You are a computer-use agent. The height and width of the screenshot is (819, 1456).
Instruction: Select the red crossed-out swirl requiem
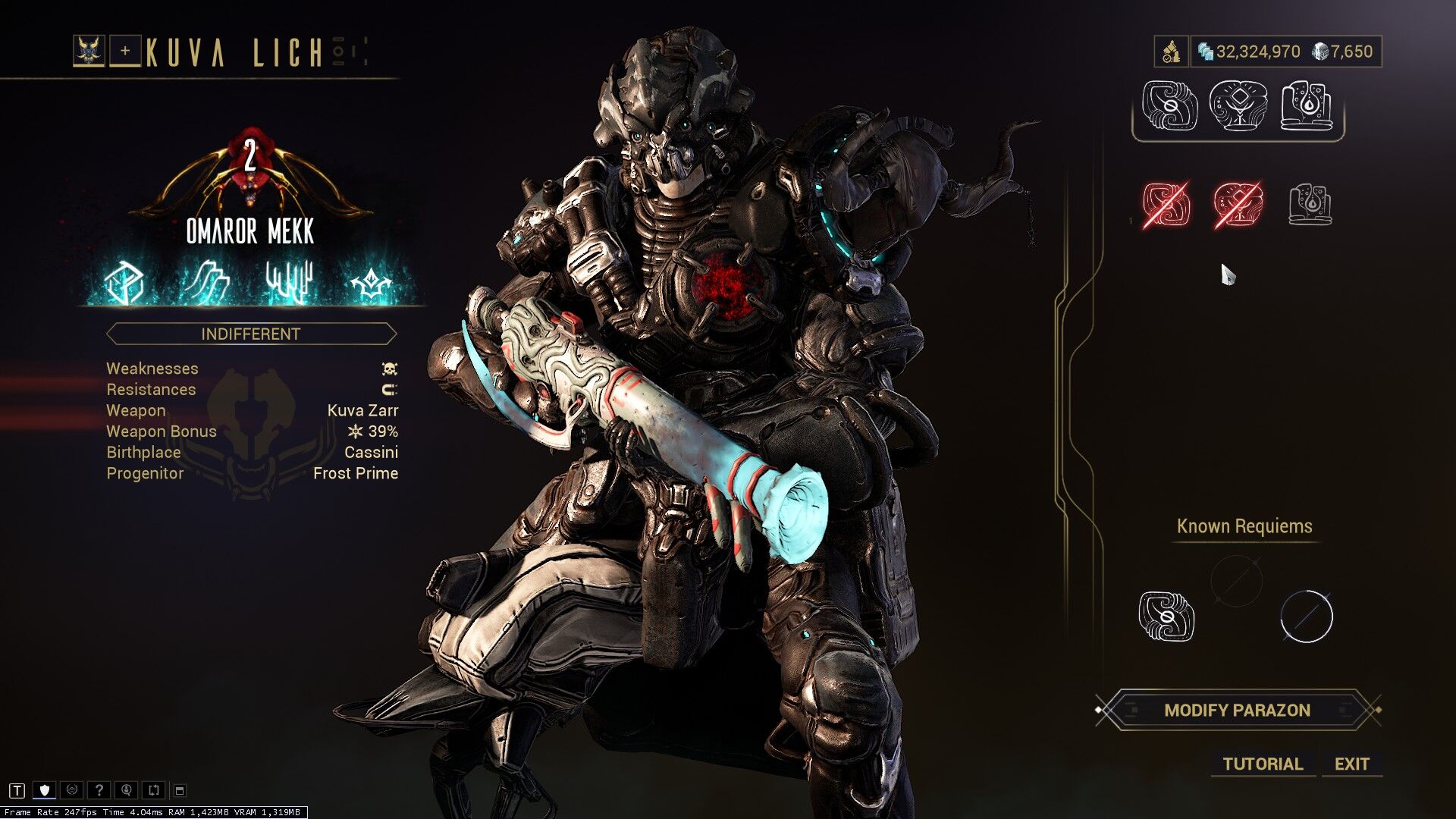coord(1166,204)
